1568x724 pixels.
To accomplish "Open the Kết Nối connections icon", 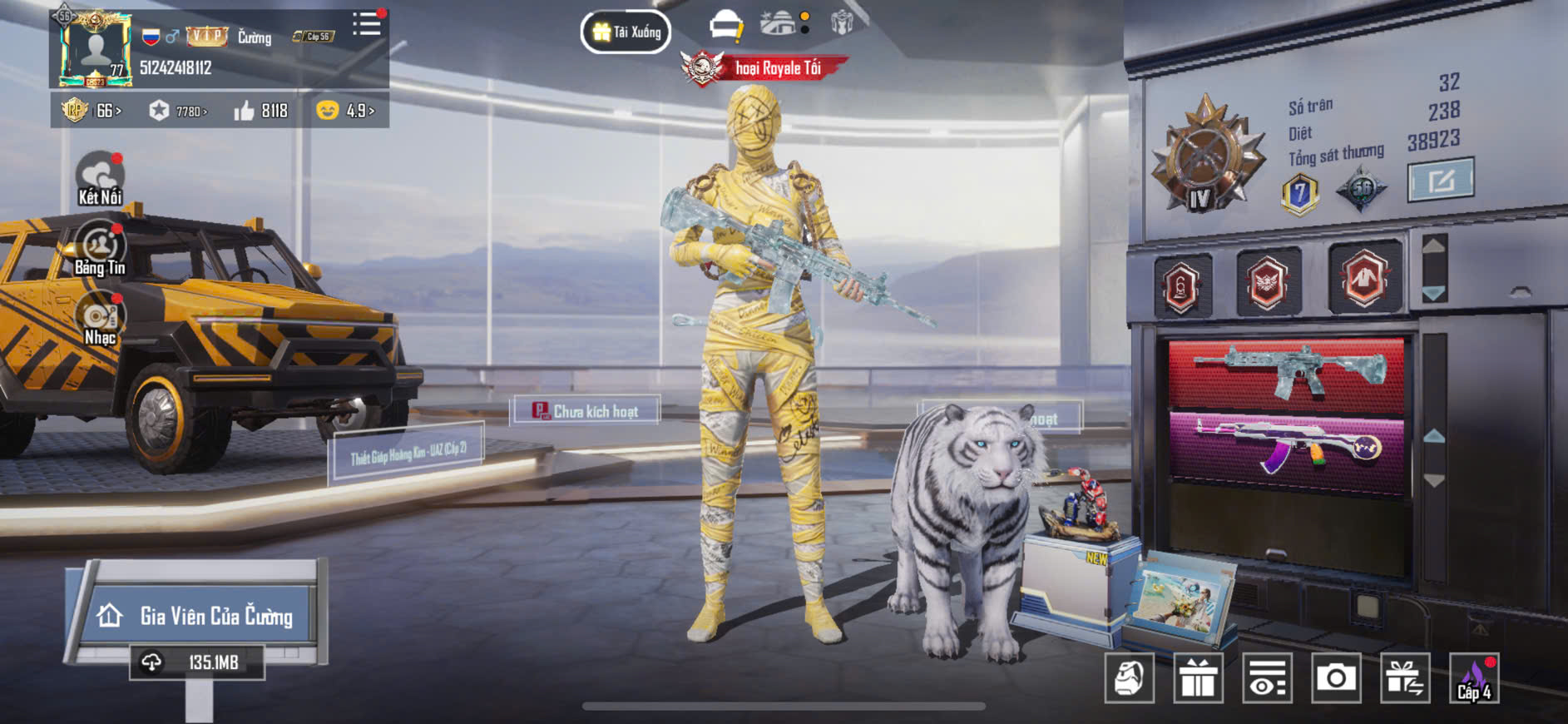I will pos(100,178).
